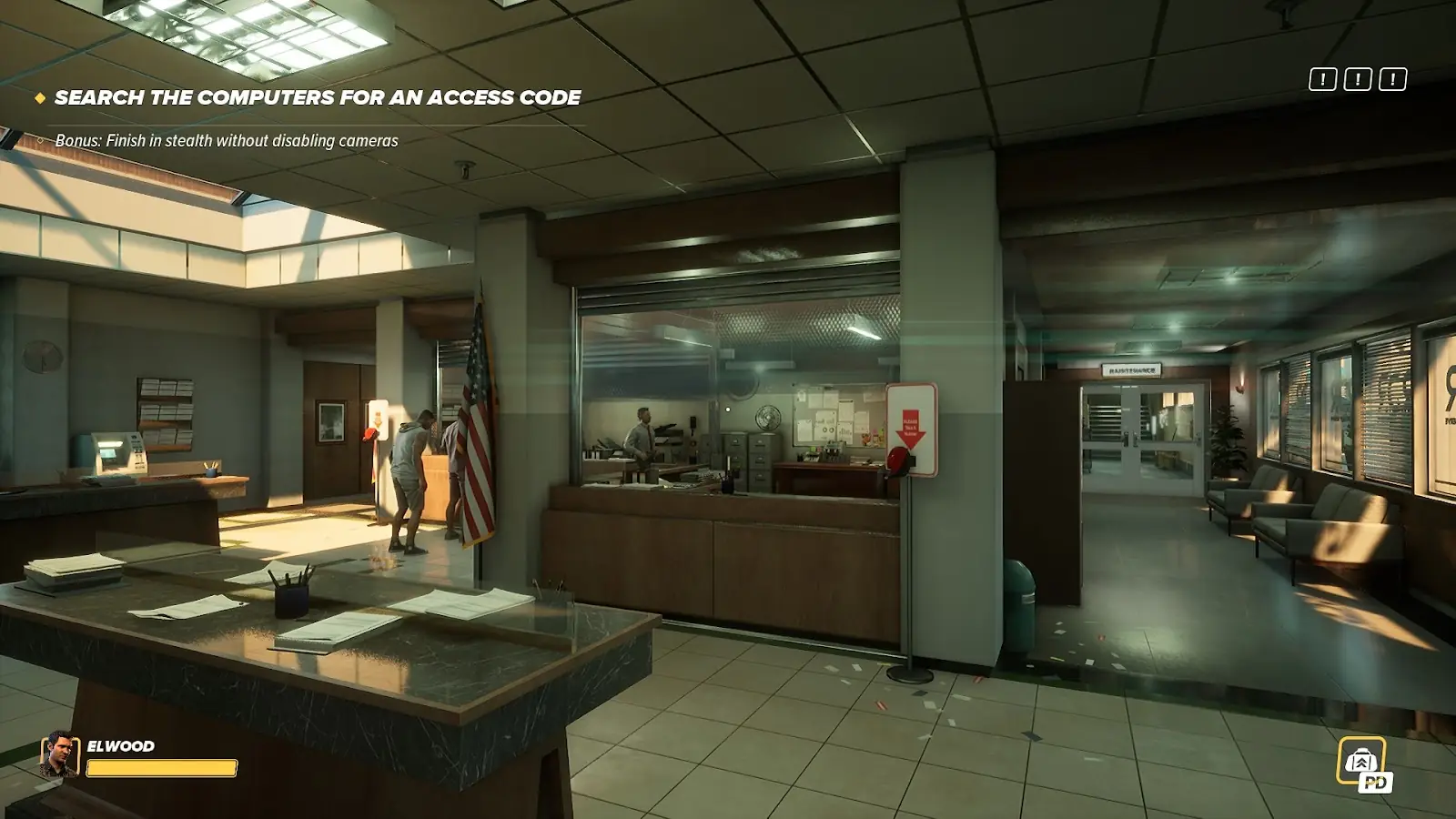Select Elwood's character portrait
This screenshot has width=1456, height=819.
(59, 755)
